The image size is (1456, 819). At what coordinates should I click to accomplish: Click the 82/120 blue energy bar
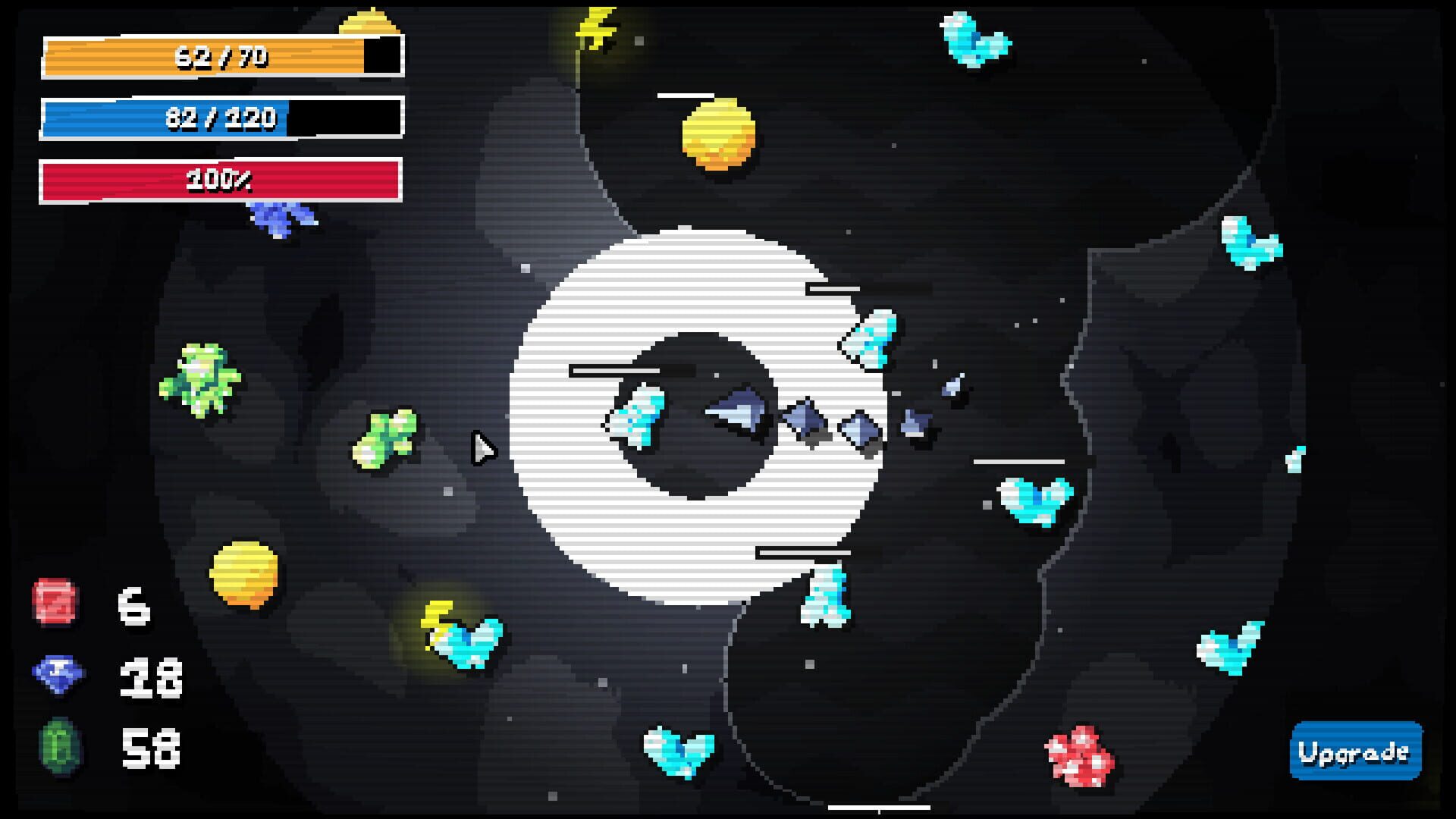220,118
